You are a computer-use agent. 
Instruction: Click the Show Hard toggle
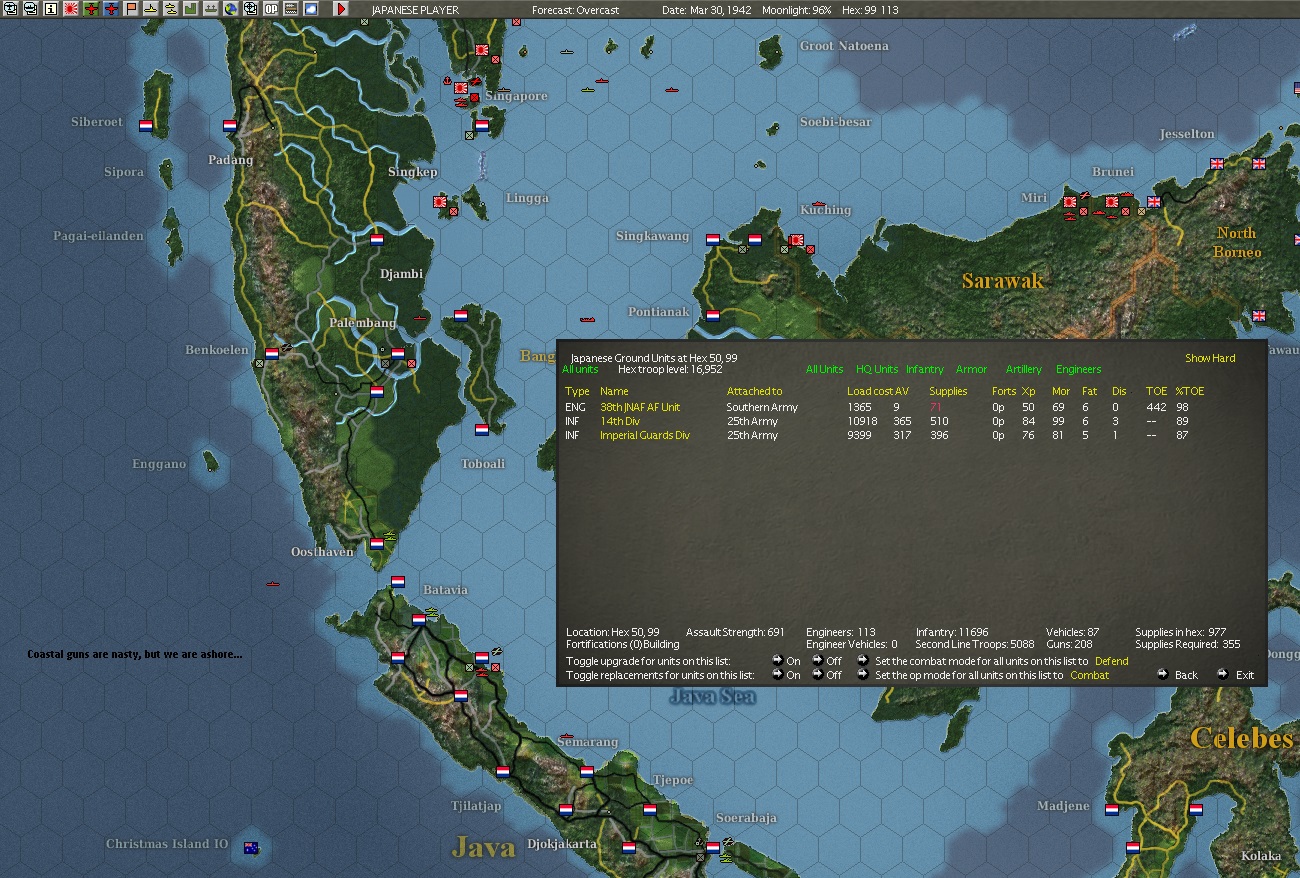click(1210, 358)
